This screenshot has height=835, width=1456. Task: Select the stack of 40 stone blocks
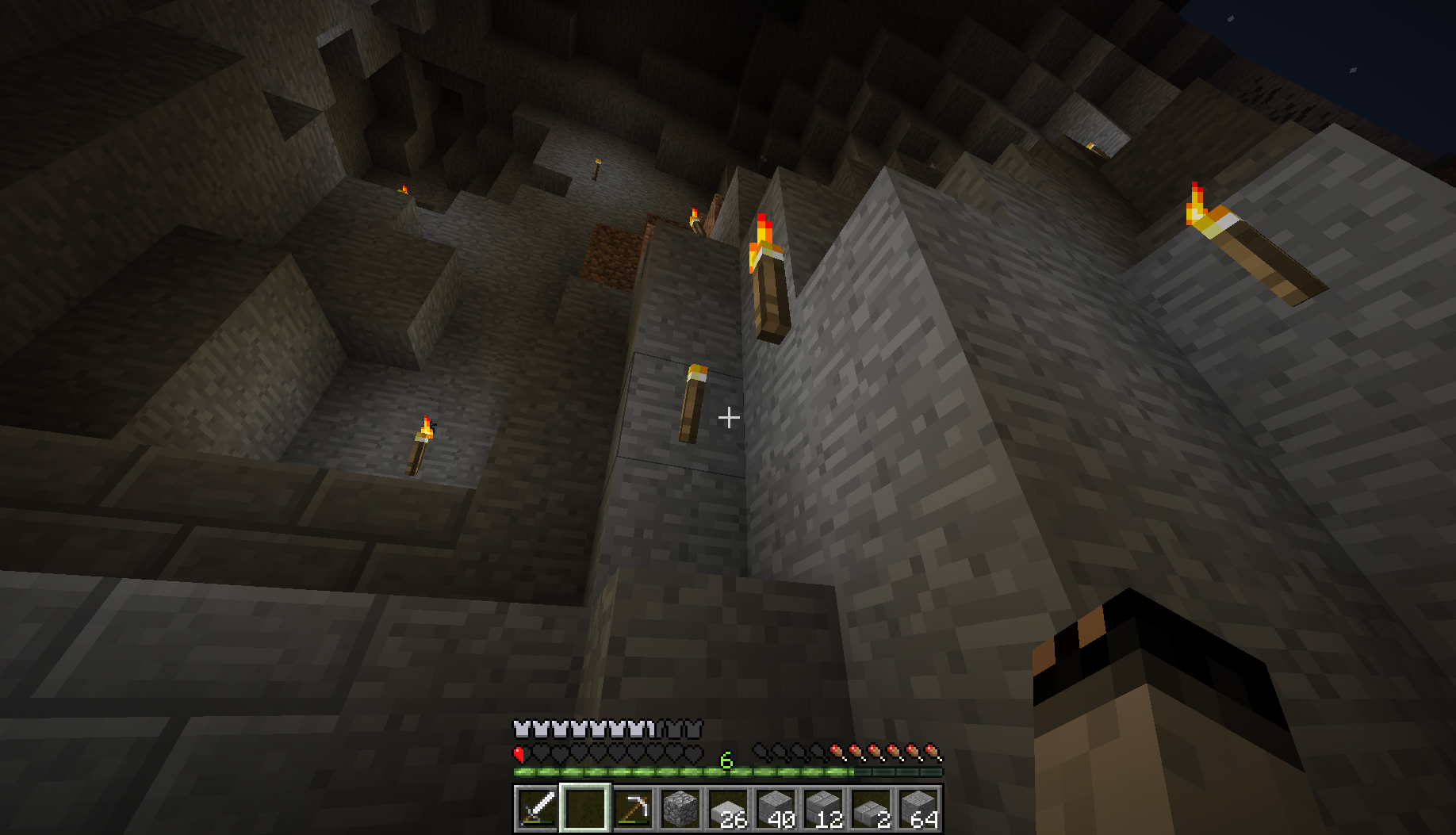775,808
